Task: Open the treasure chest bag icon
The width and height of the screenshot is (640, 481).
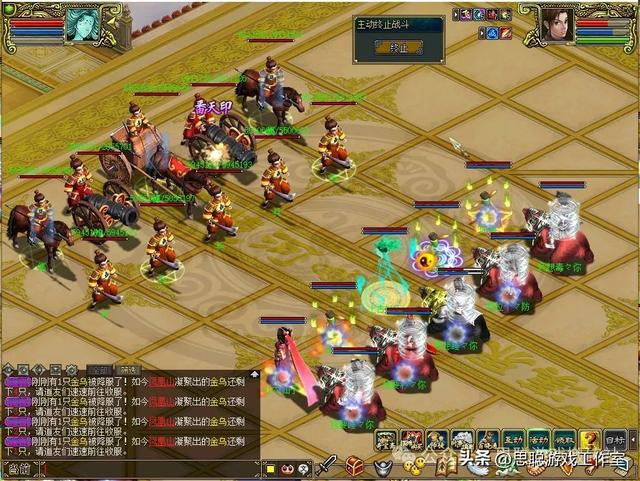Action: [355, 465]
